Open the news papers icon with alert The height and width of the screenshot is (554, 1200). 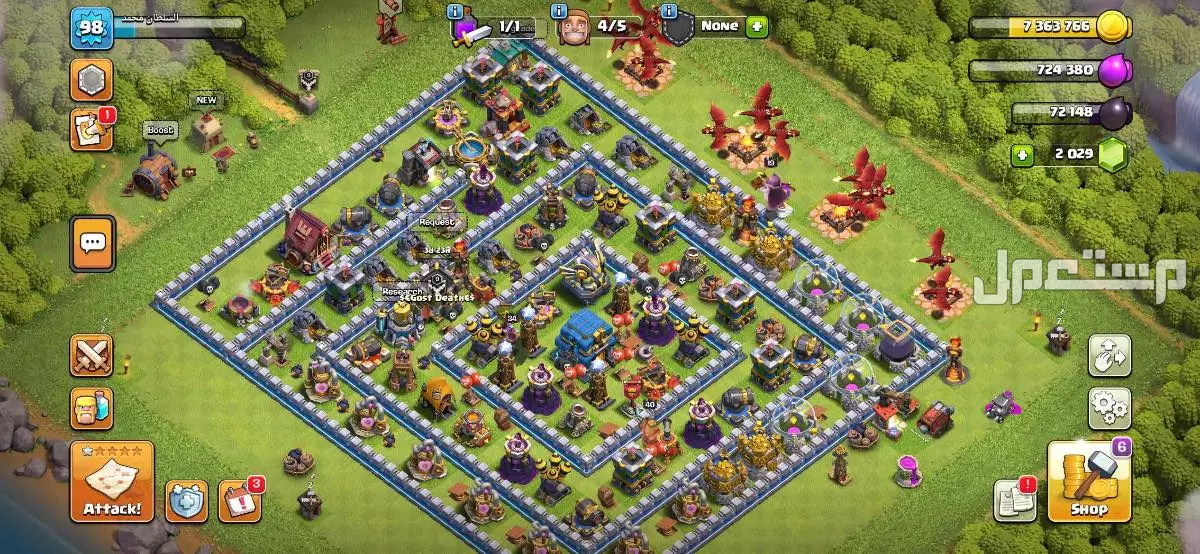coord(1013,500)
